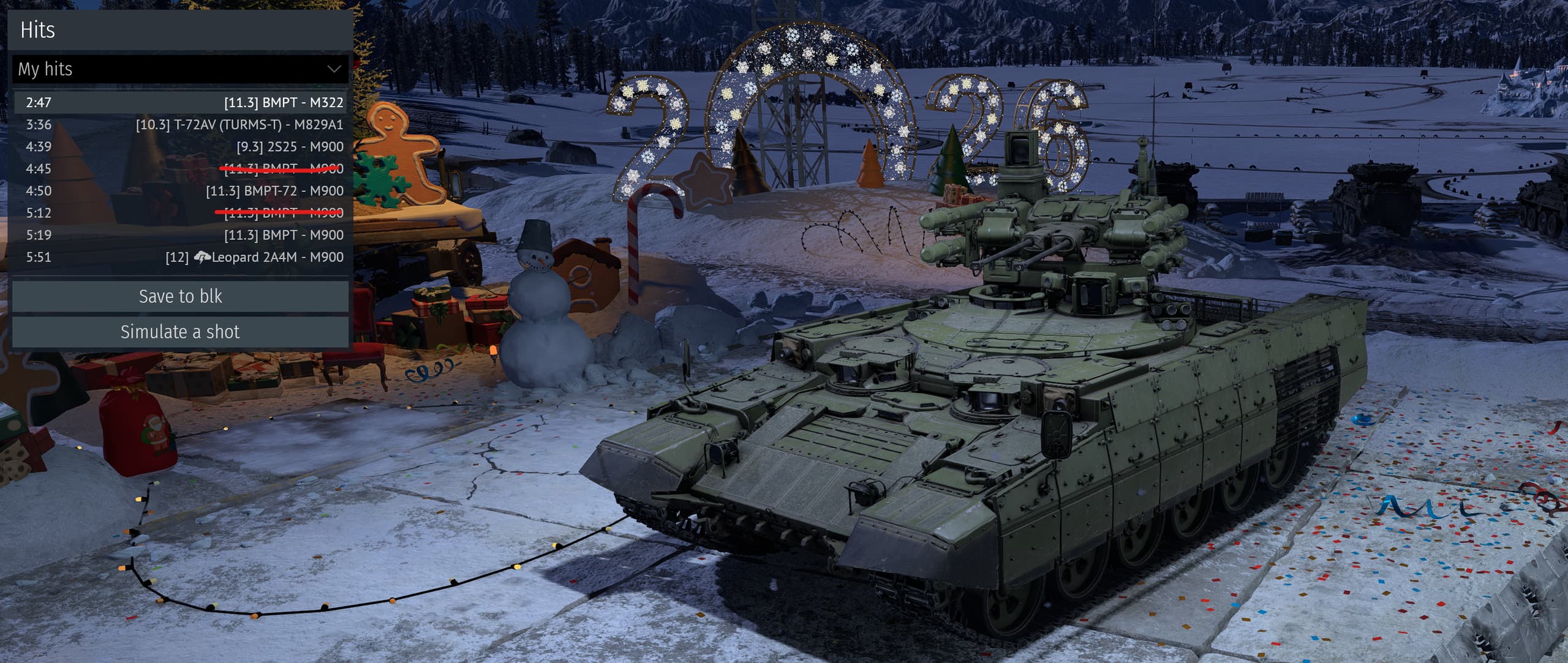Select the BMPT-72 M900 hit row

pos(180,191)
